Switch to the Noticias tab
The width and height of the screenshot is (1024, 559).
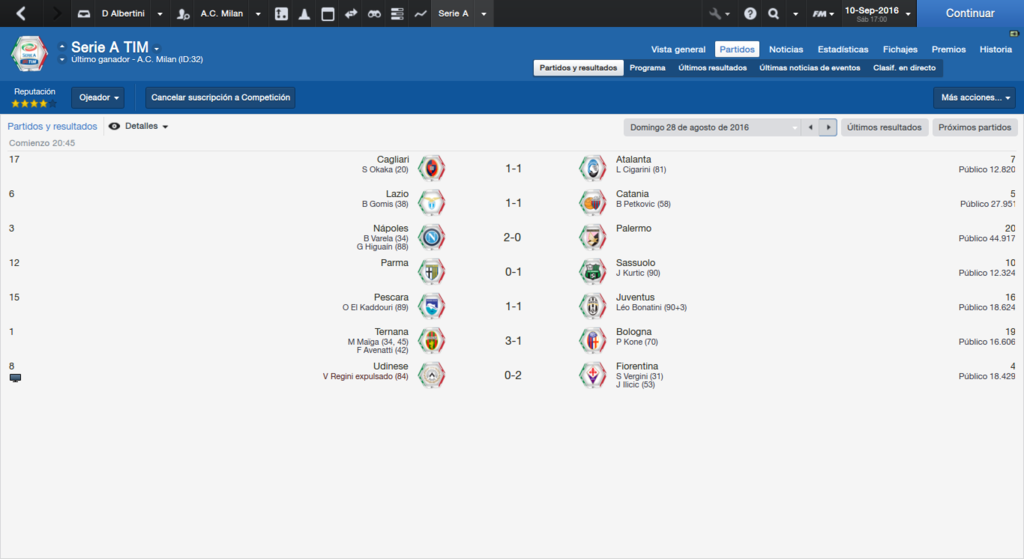pos(786,49)
